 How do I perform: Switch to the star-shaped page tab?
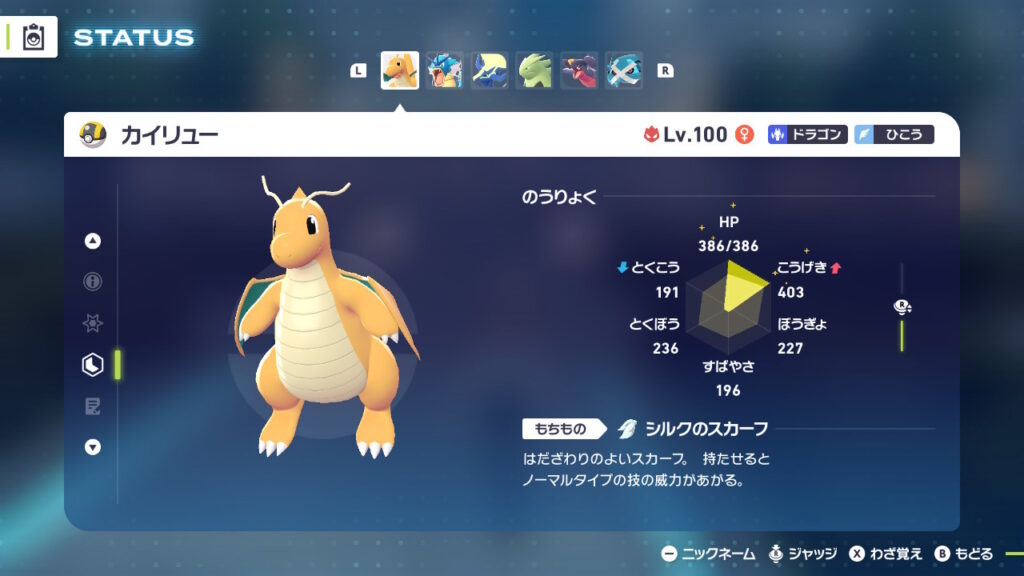click(93, 324)
